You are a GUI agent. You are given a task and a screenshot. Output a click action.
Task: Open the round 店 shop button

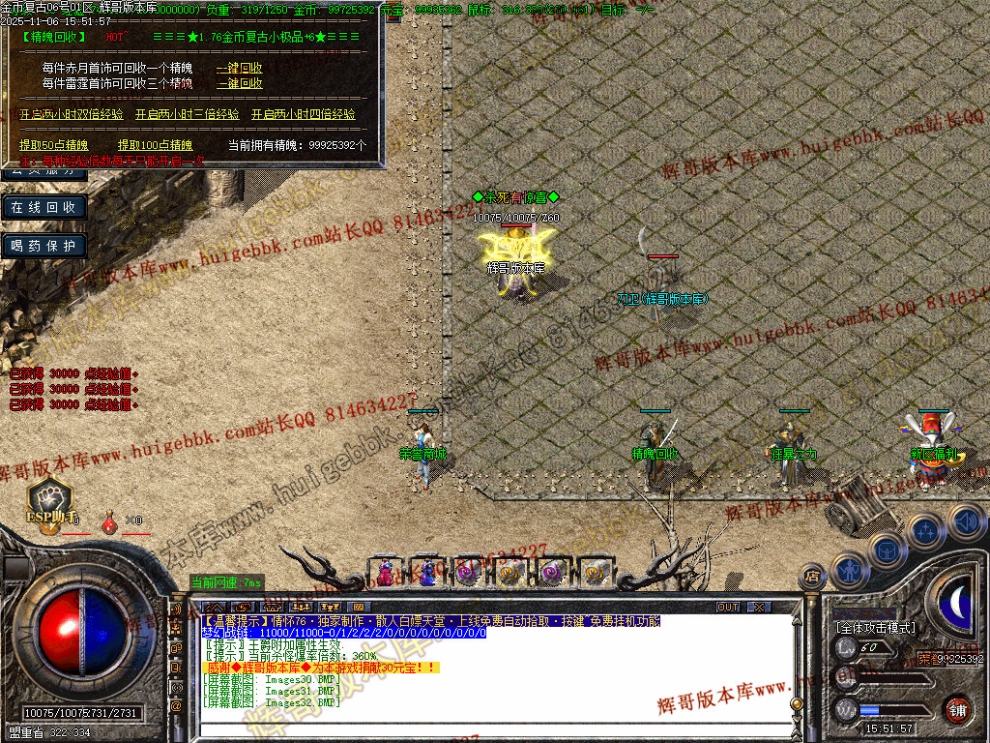pyautogui.click(x=811, y=577)
